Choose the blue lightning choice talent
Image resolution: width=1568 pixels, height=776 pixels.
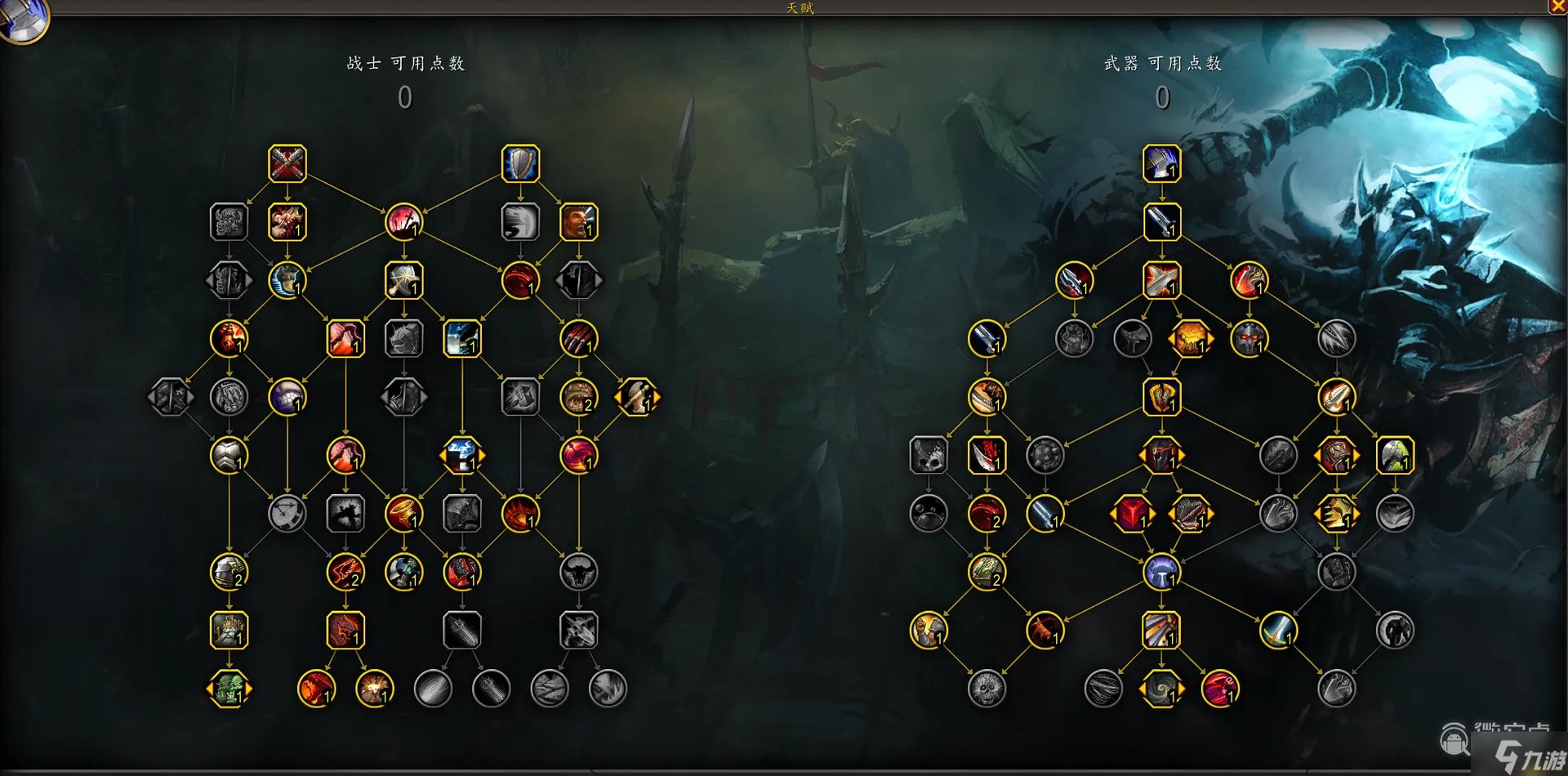(462, 456)
